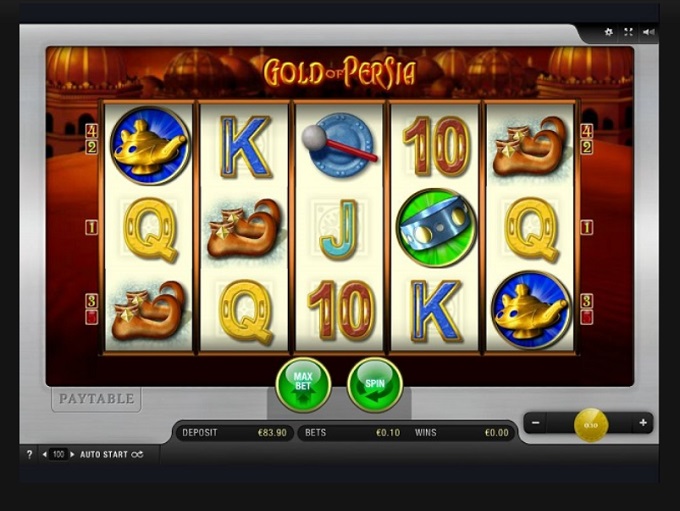Spin the reels with the green SPIN button
This screenshot has height=511, width=680.
pos(375,384)
